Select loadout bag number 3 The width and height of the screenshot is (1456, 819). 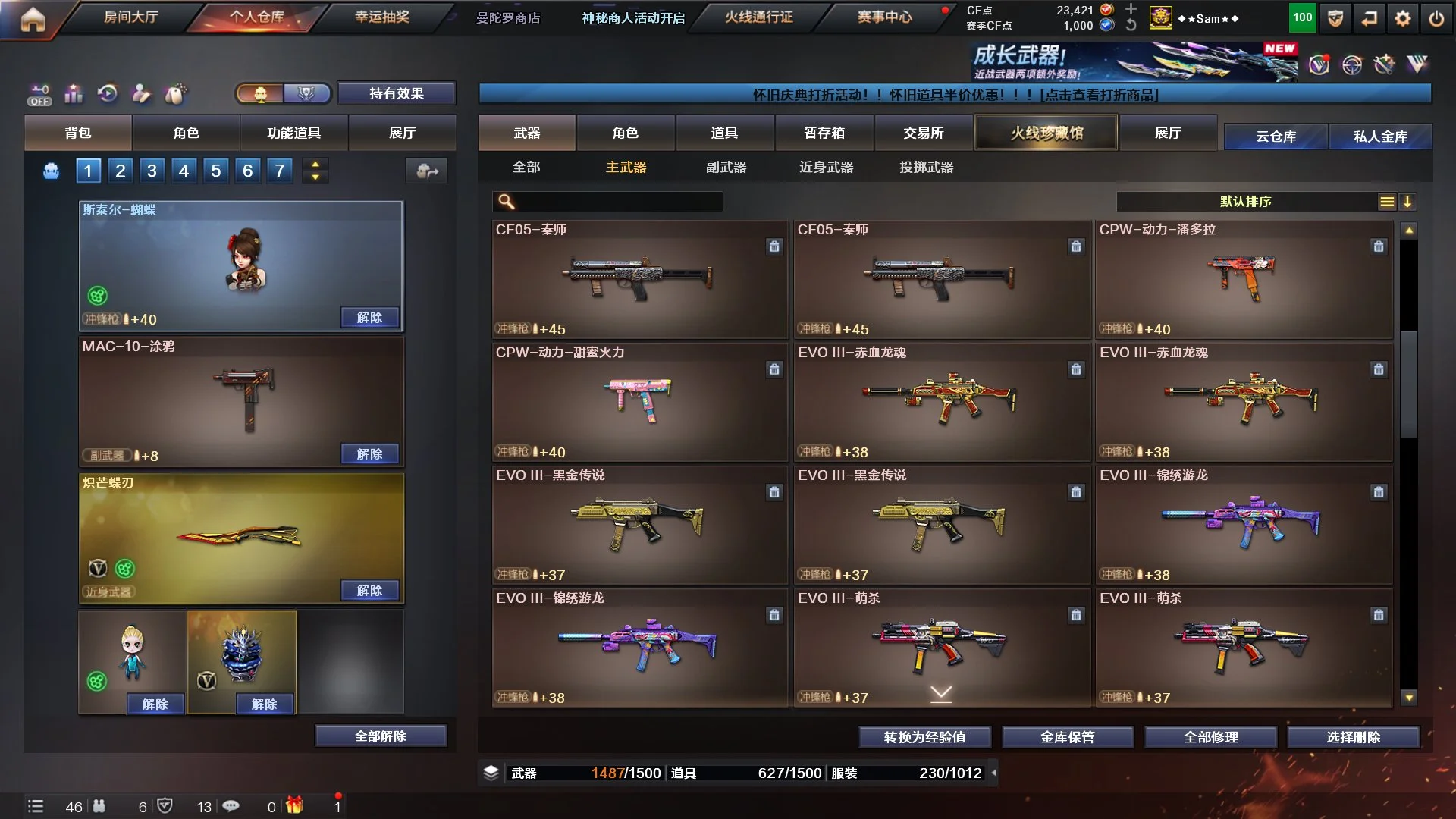coord(152,171)
